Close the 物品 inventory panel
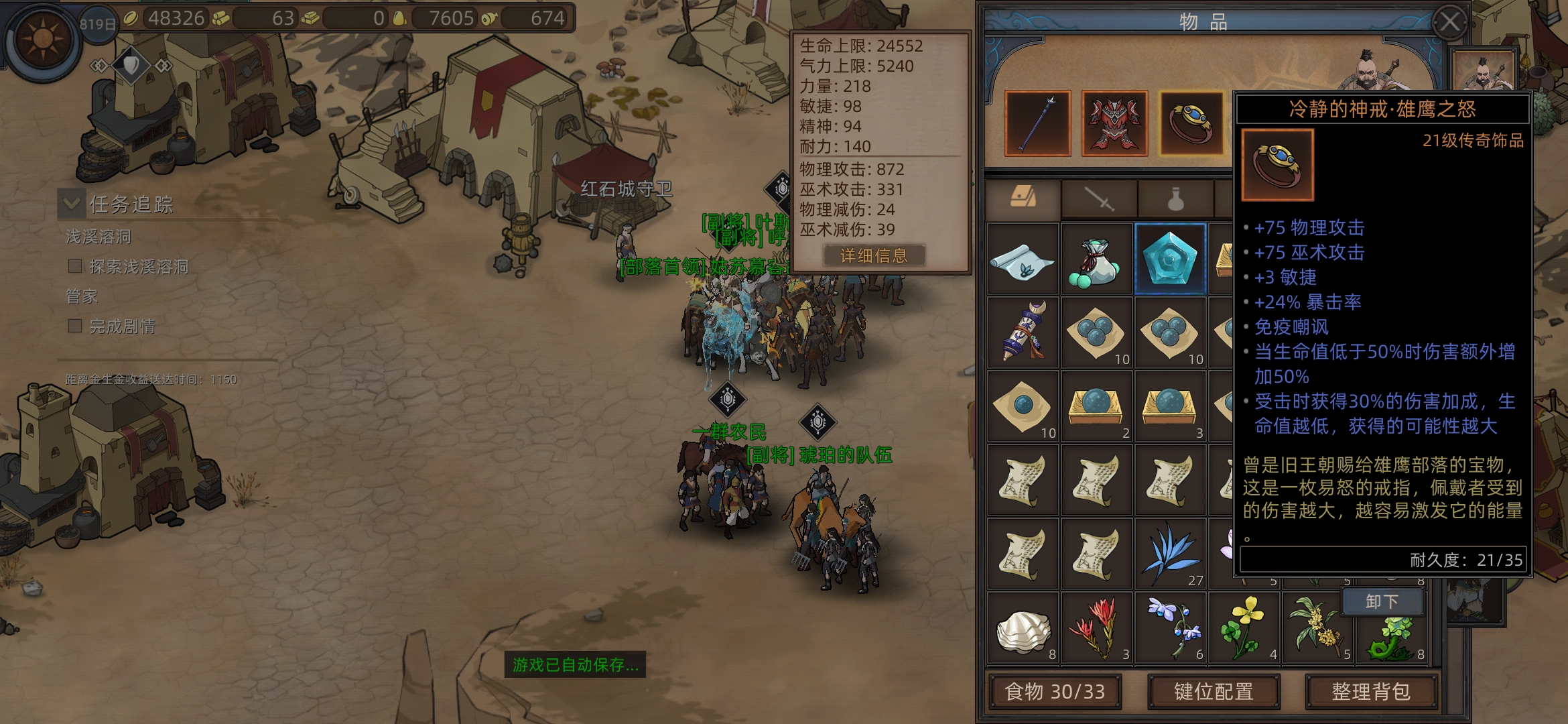Screen dimensions: 1568x724 click(1449, 22)
